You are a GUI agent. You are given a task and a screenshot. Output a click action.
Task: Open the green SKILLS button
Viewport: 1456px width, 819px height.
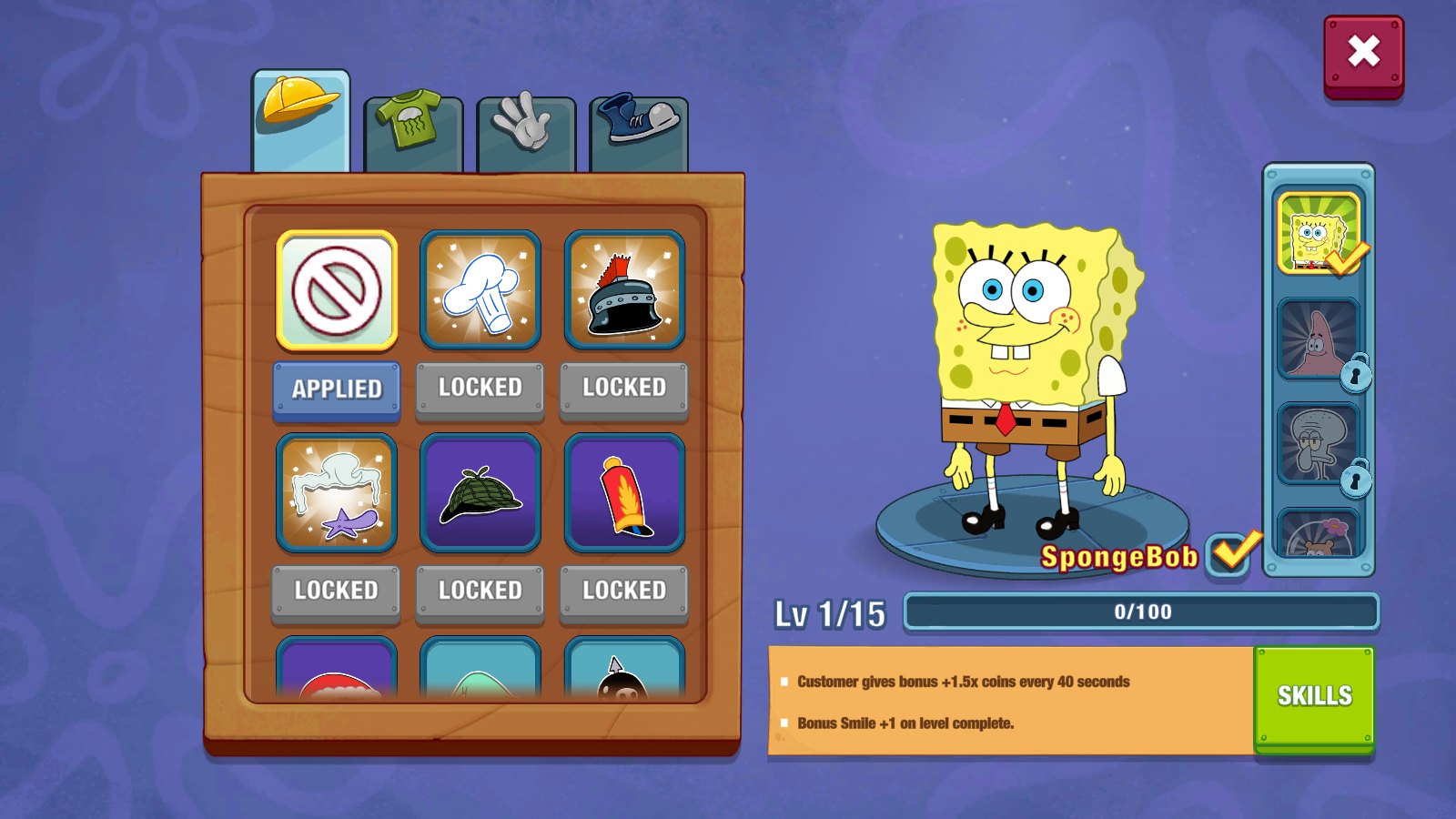(x=1314, y=697)
